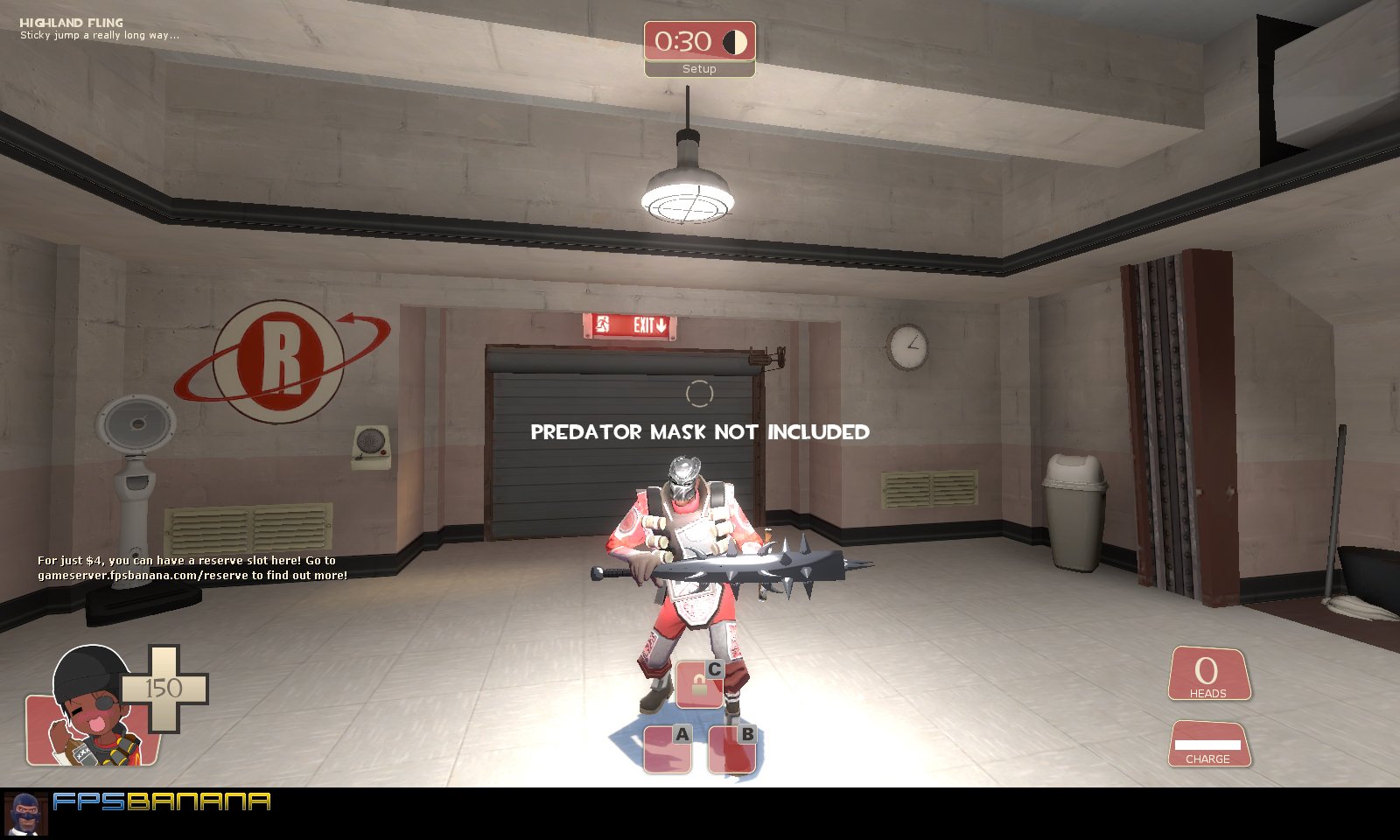Screen dimensions: 1400x840
Task: Select control point B icon
Action: tap(733, 747)
